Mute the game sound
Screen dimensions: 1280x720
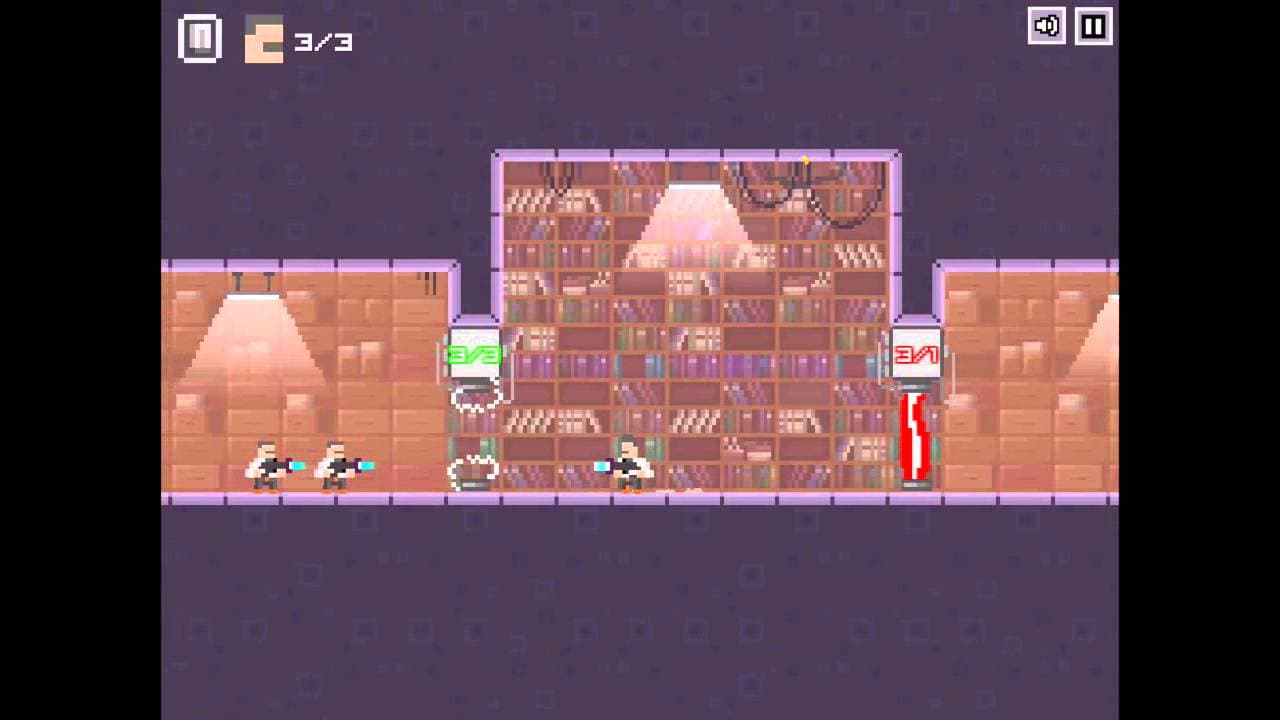point(1046,27)
